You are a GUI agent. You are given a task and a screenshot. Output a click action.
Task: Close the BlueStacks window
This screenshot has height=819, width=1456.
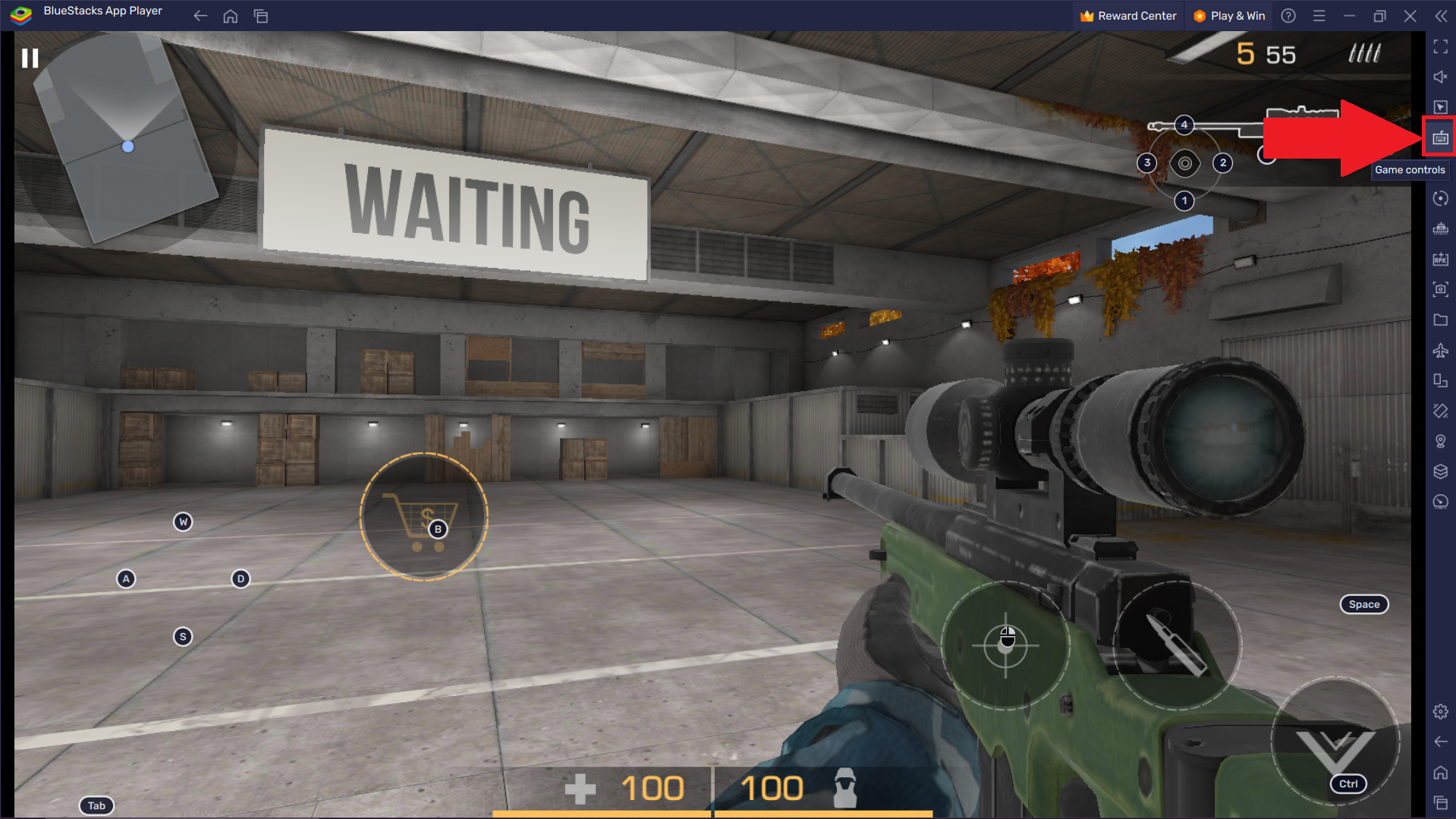(1410, 16)
